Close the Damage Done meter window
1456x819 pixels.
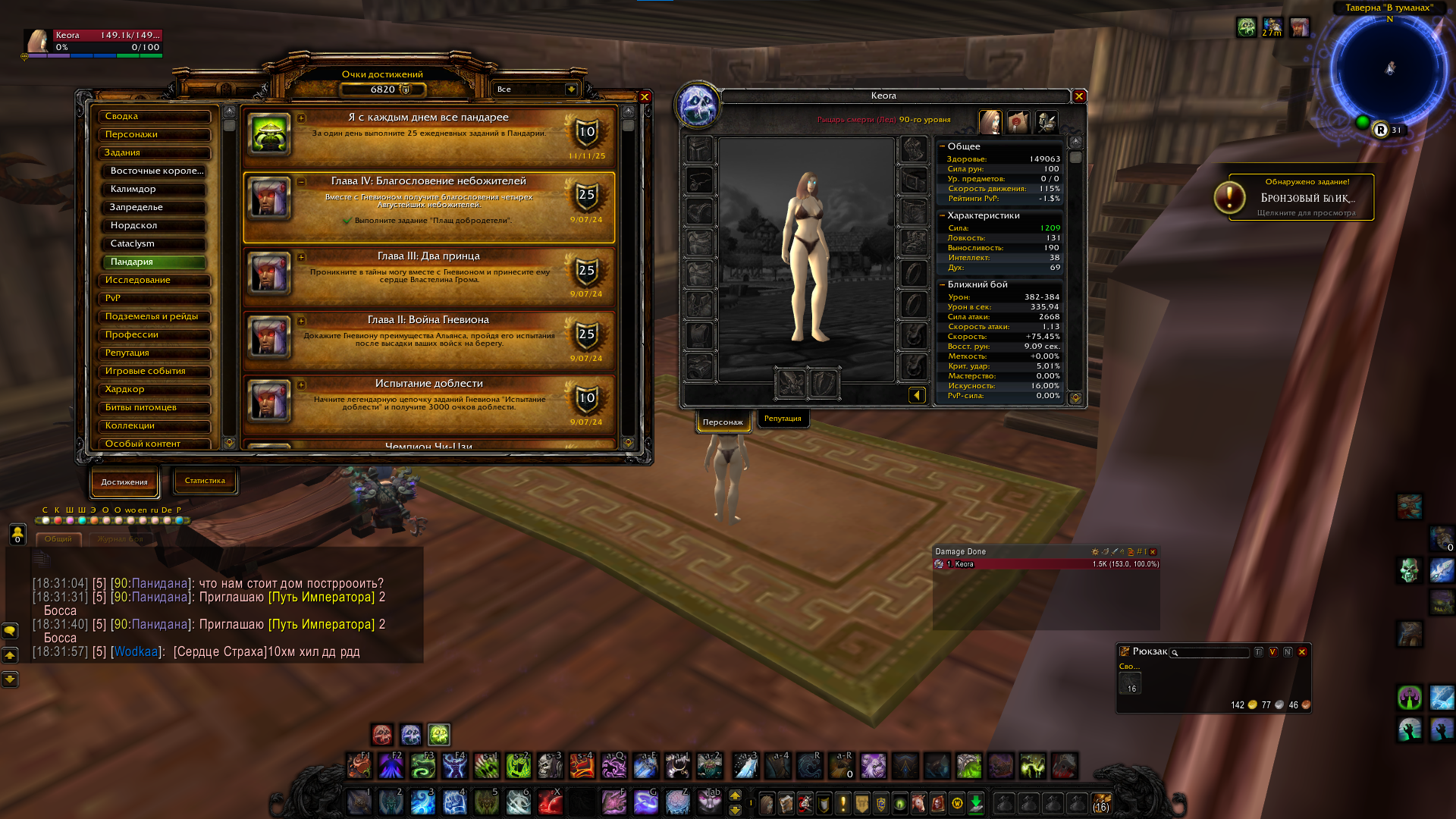[x=1153, y=552]
